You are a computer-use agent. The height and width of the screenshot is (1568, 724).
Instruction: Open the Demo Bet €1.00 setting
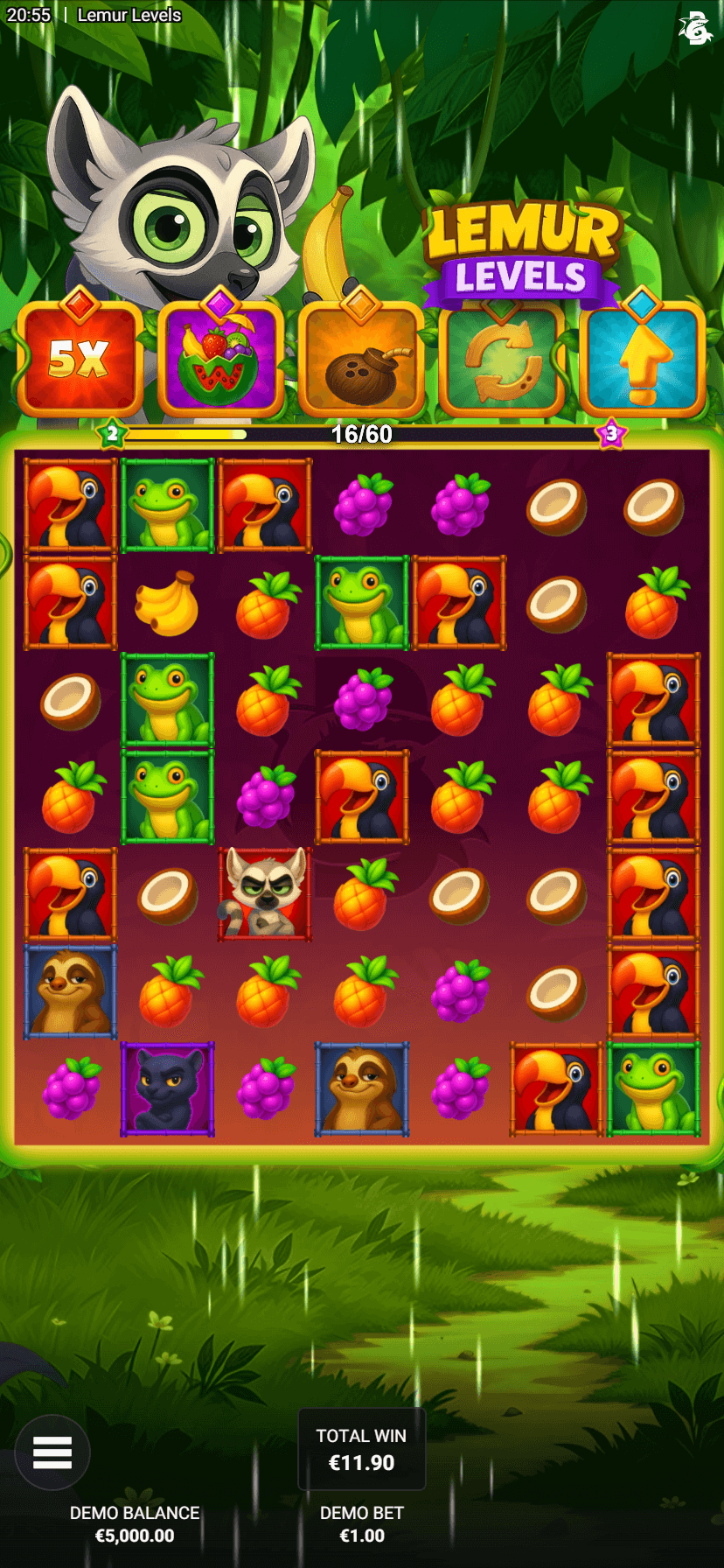click(361, 1524)
